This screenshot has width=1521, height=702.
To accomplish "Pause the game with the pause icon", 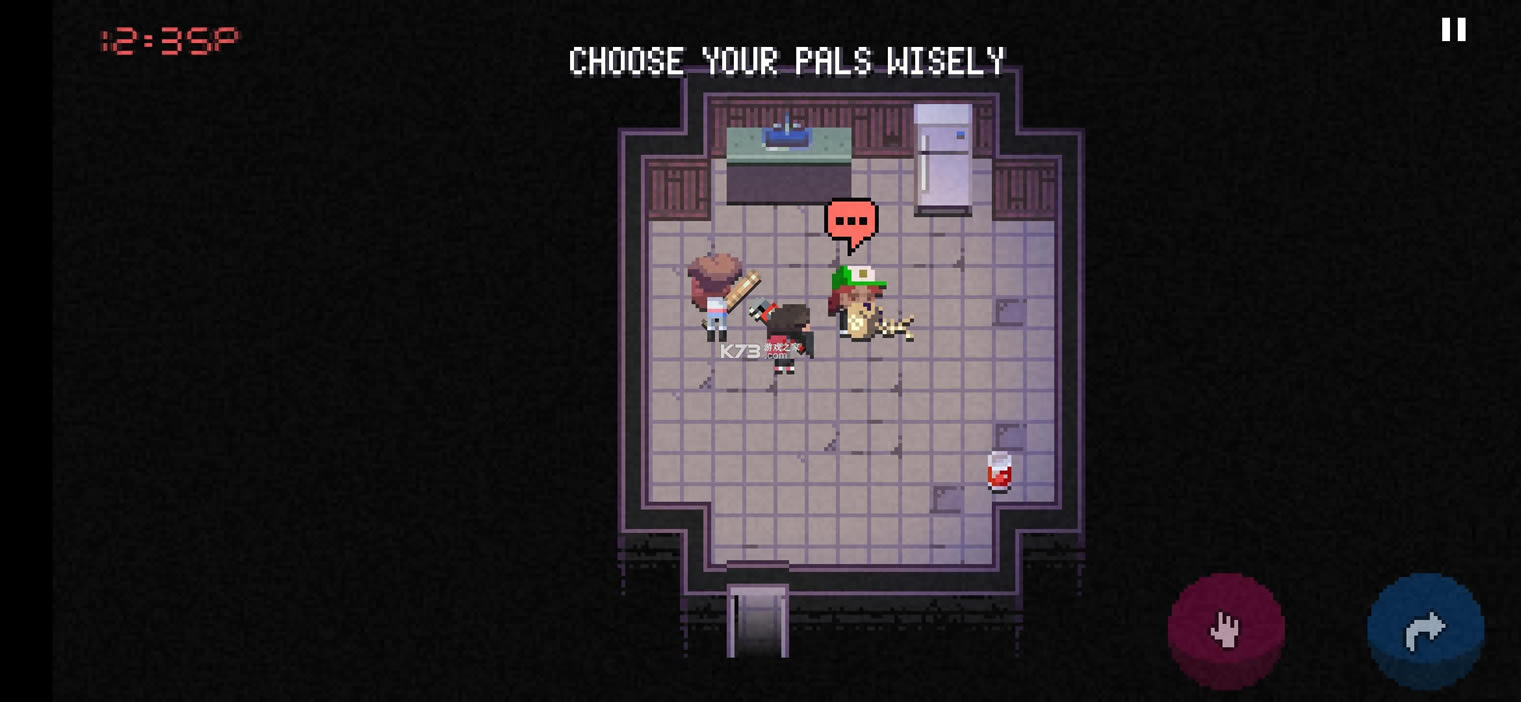I will (1453, 30).
